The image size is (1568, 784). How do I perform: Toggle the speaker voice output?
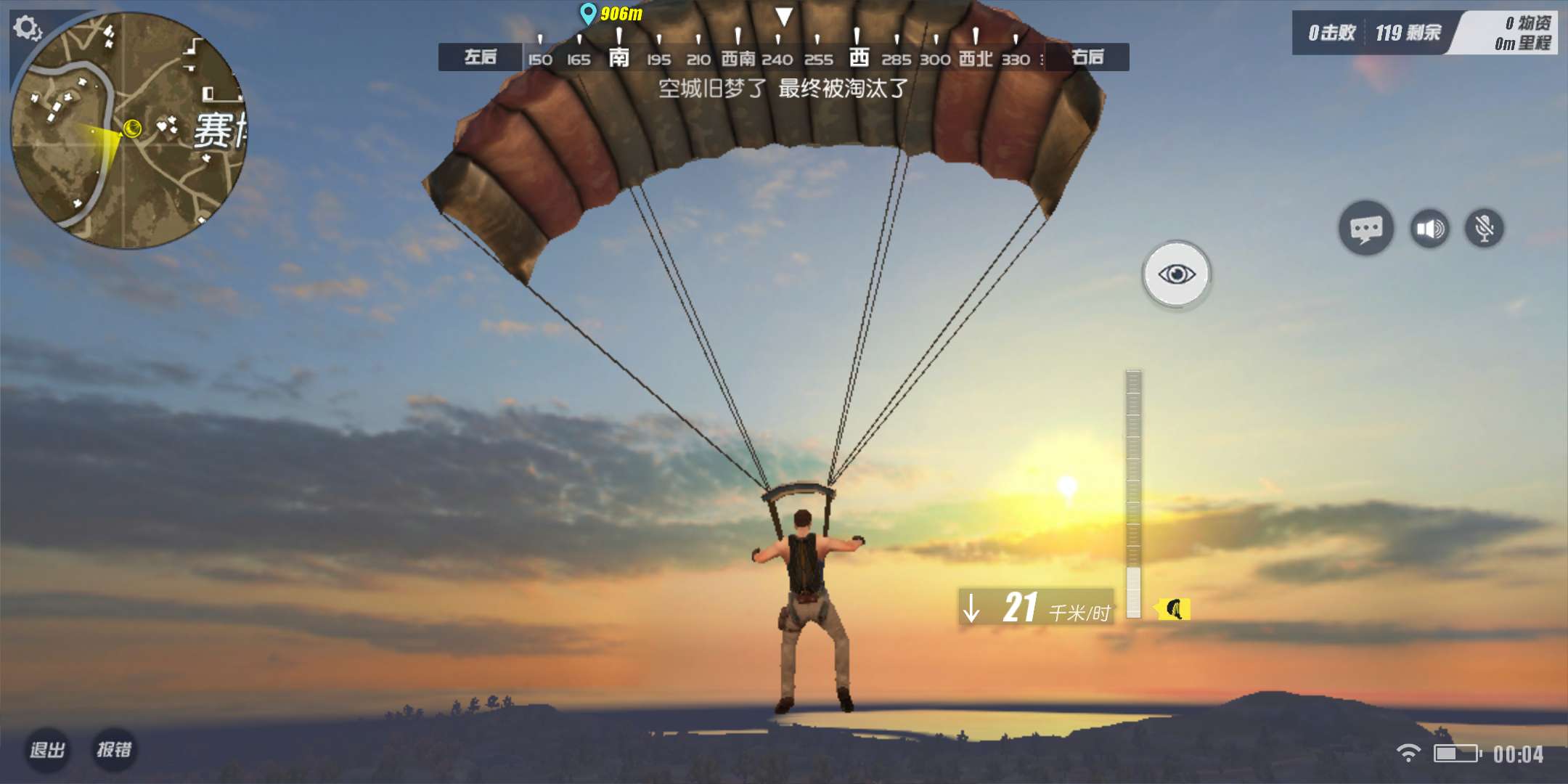tap(1429, 229)
